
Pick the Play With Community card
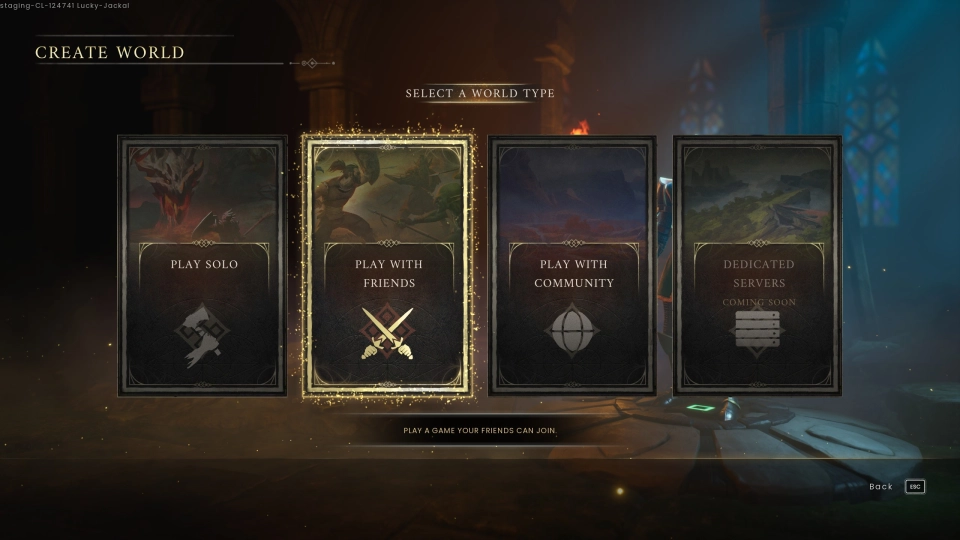574,266
